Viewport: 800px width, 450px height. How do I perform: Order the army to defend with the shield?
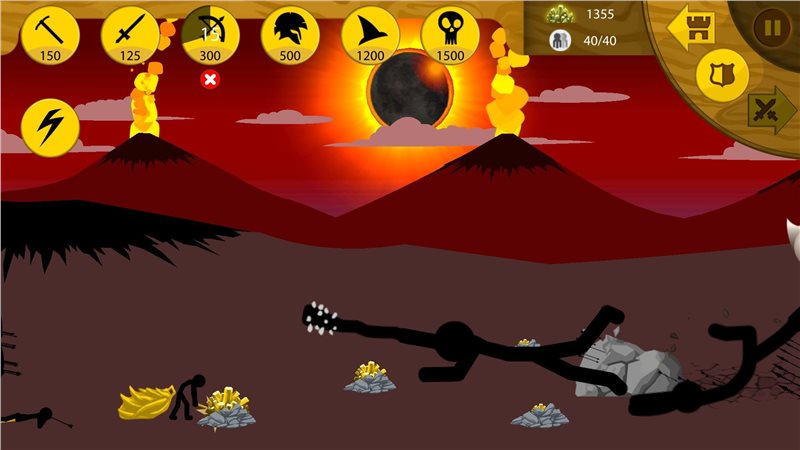722,74
